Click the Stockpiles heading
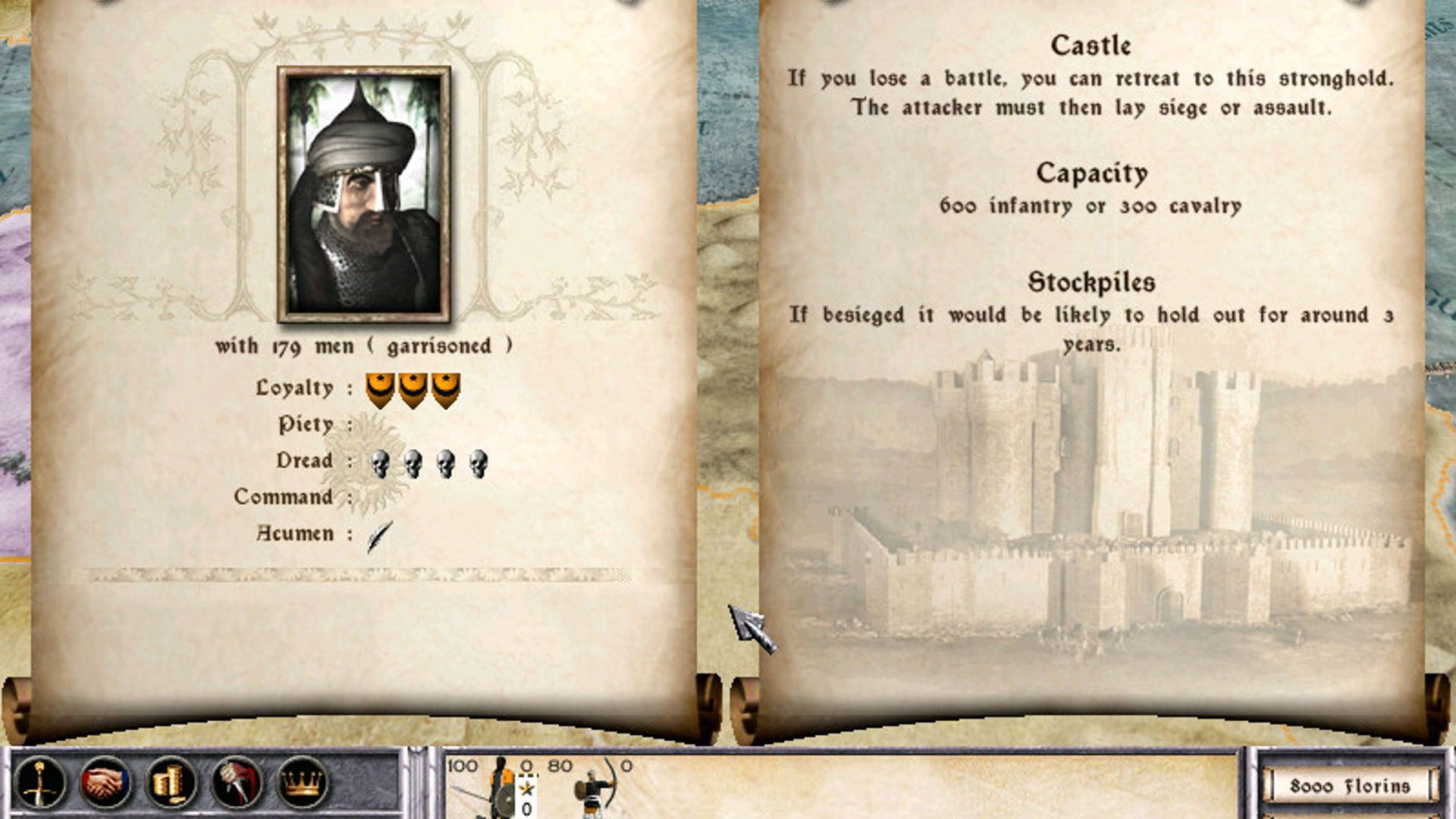The height and width of the screenshot is (819, 1456). pyautogui.click(x=1094, y=283)
